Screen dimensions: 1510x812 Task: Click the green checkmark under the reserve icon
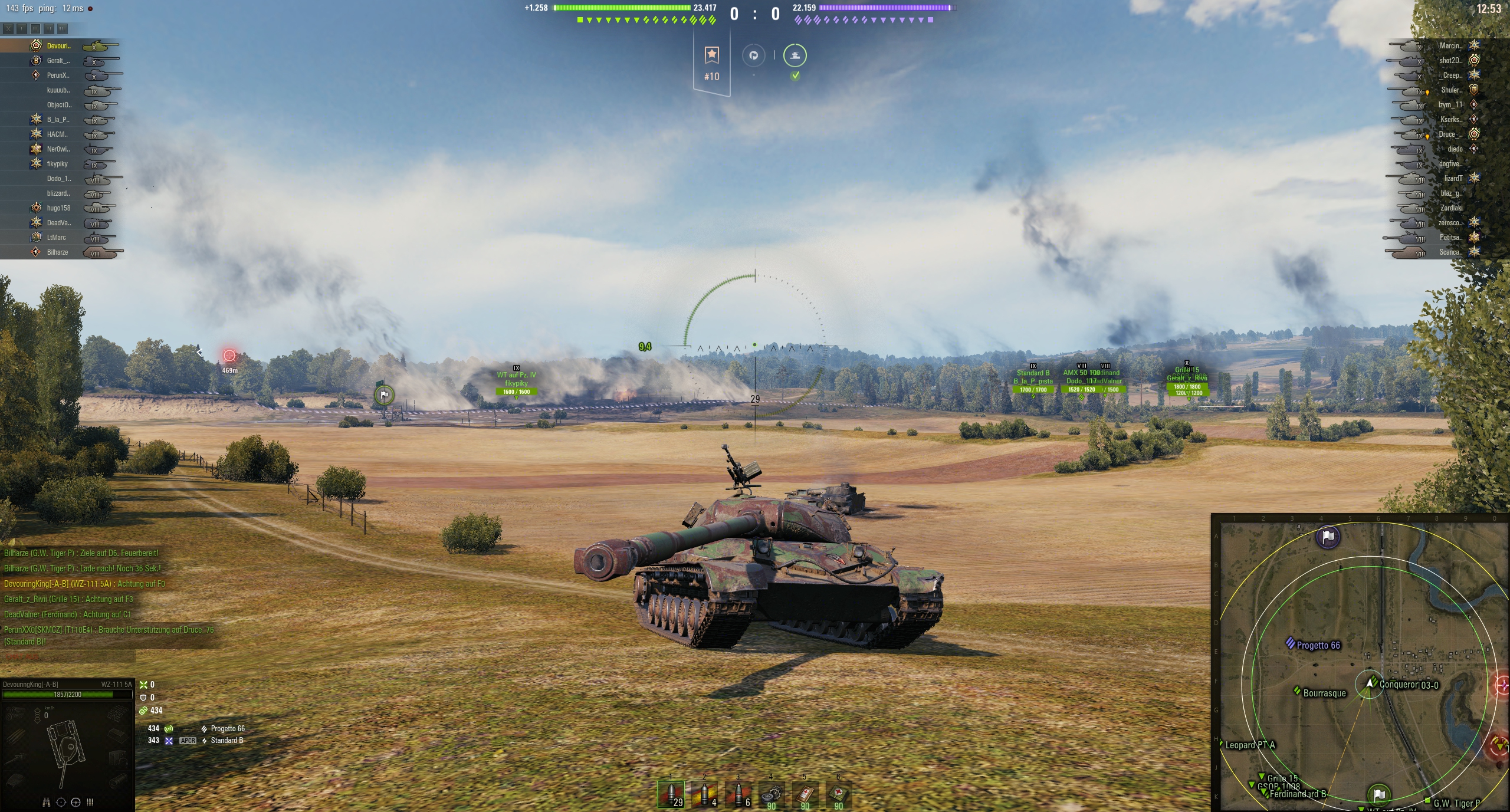tap(795, 76)
